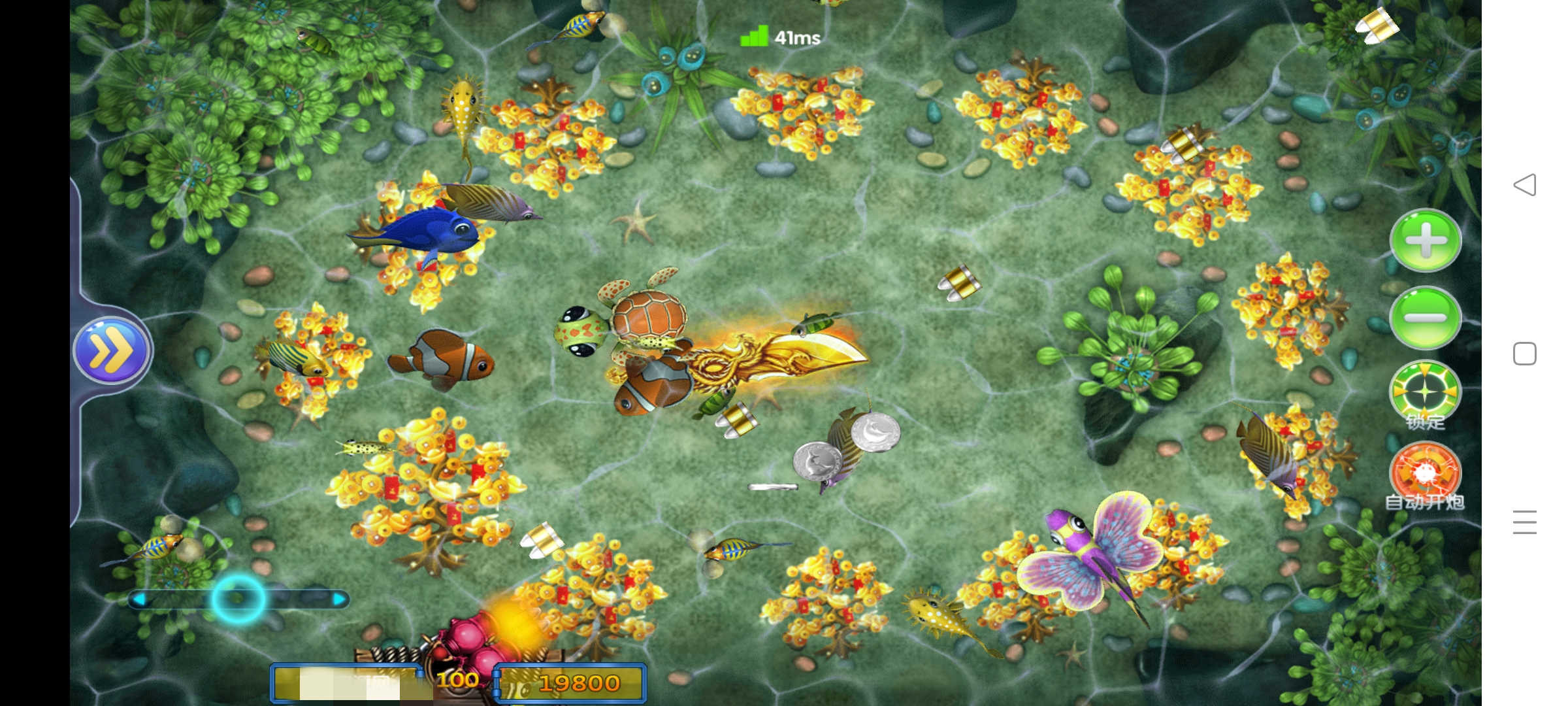1568x706 pixels.
Task: Click the glowing cyan ring slider handle
Action: [238, 599]
